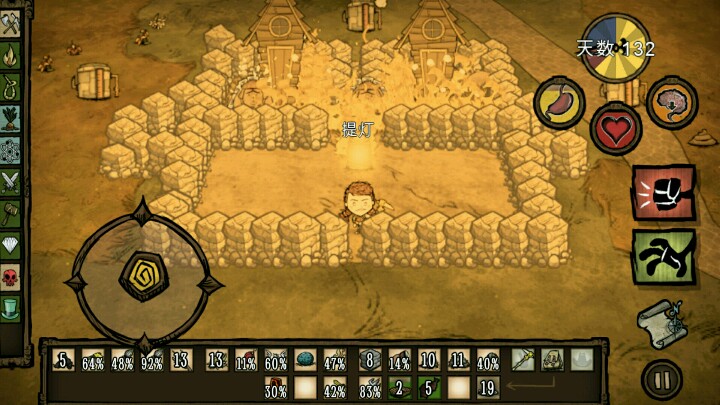Open the Light crafting tab with flame
The height and width of the screenshot is (405, 720).
11,58
